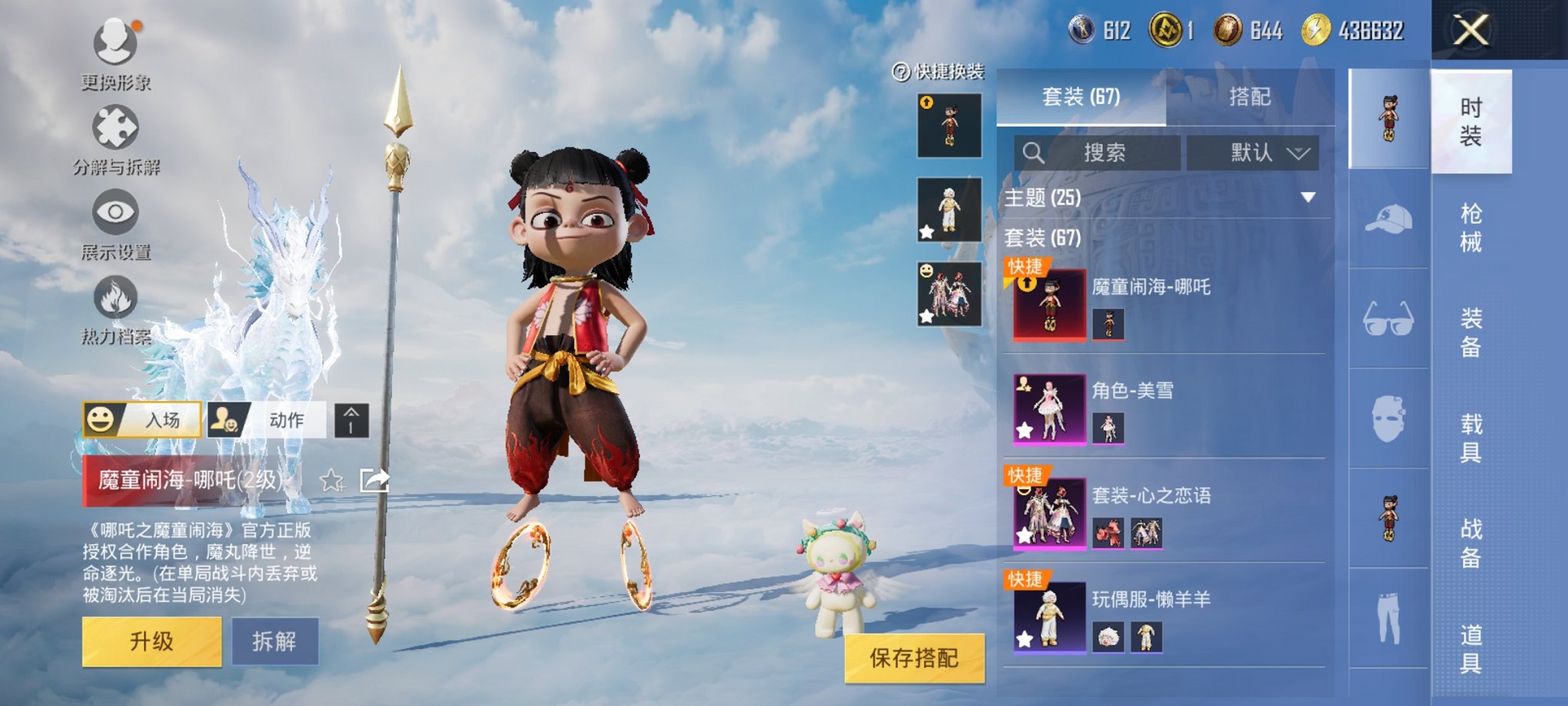The height and width of the screenshot is (706, 1568).
Task: Click the 拆解 dismantle button
Action: point(274,641)
